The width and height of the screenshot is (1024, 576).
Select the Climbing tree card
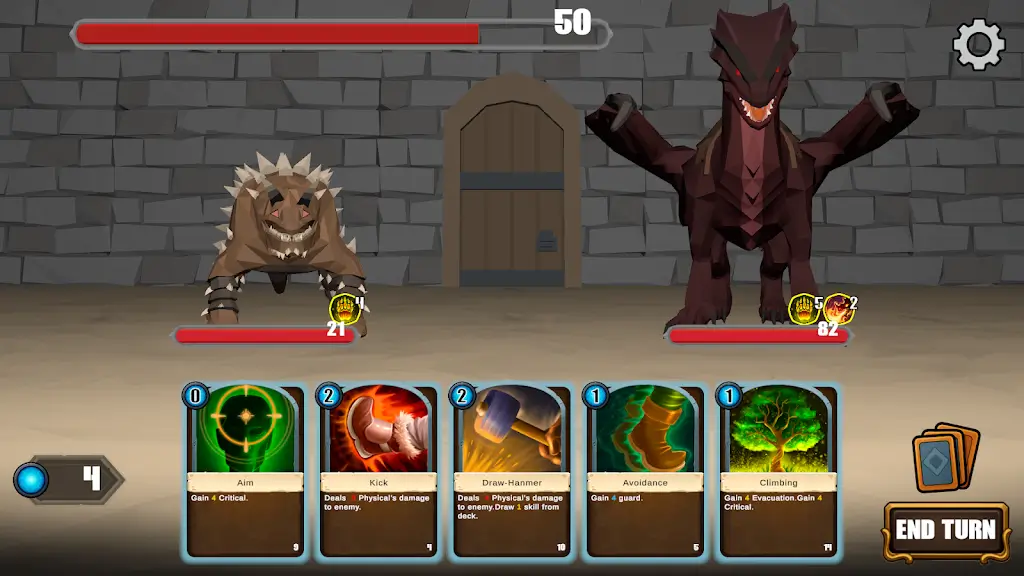(x=777, y=470)
